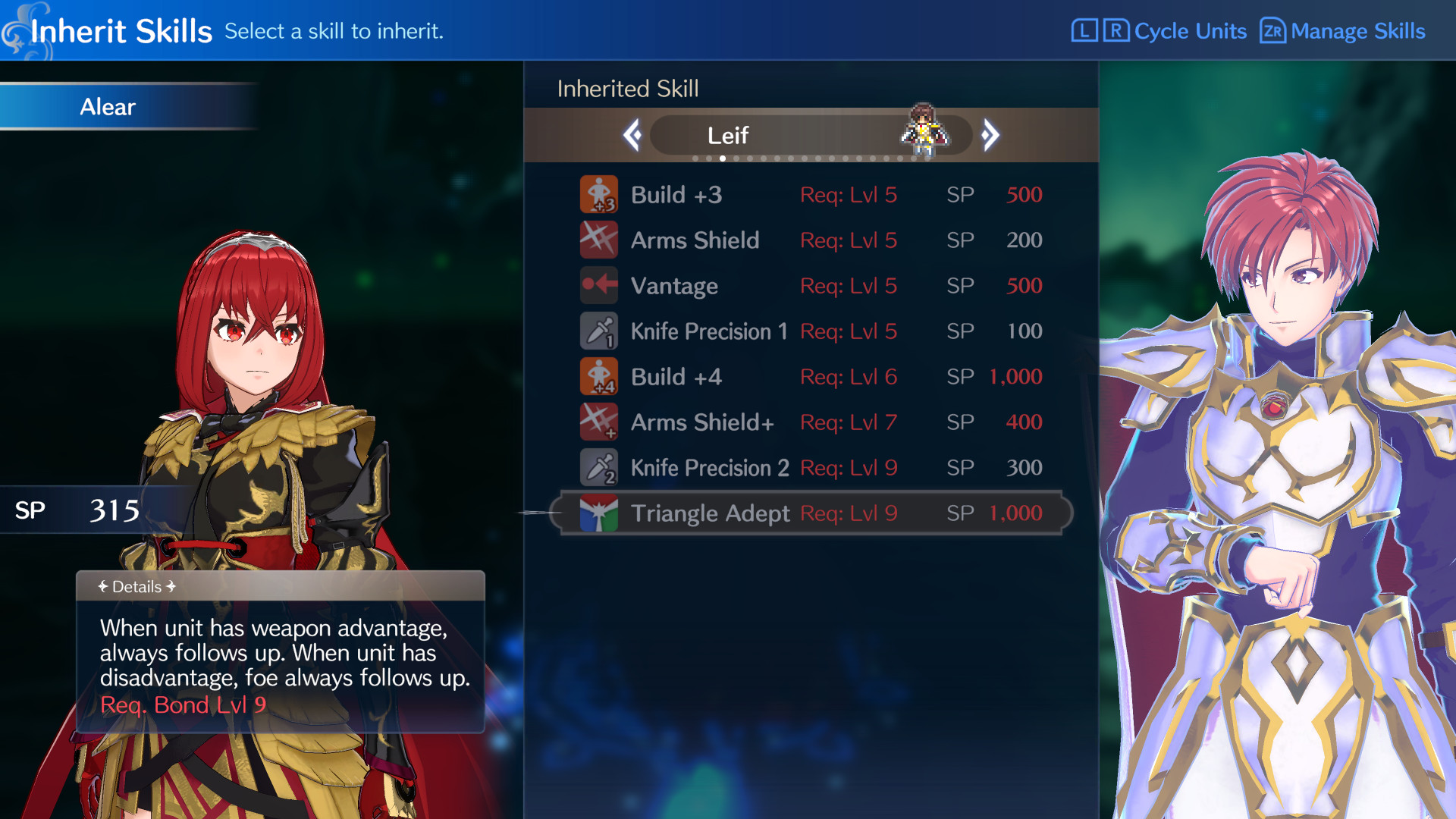Click the Knife Precision 1 dagger icon
This screenshot has height=819, width=1456.
point(599,331)
